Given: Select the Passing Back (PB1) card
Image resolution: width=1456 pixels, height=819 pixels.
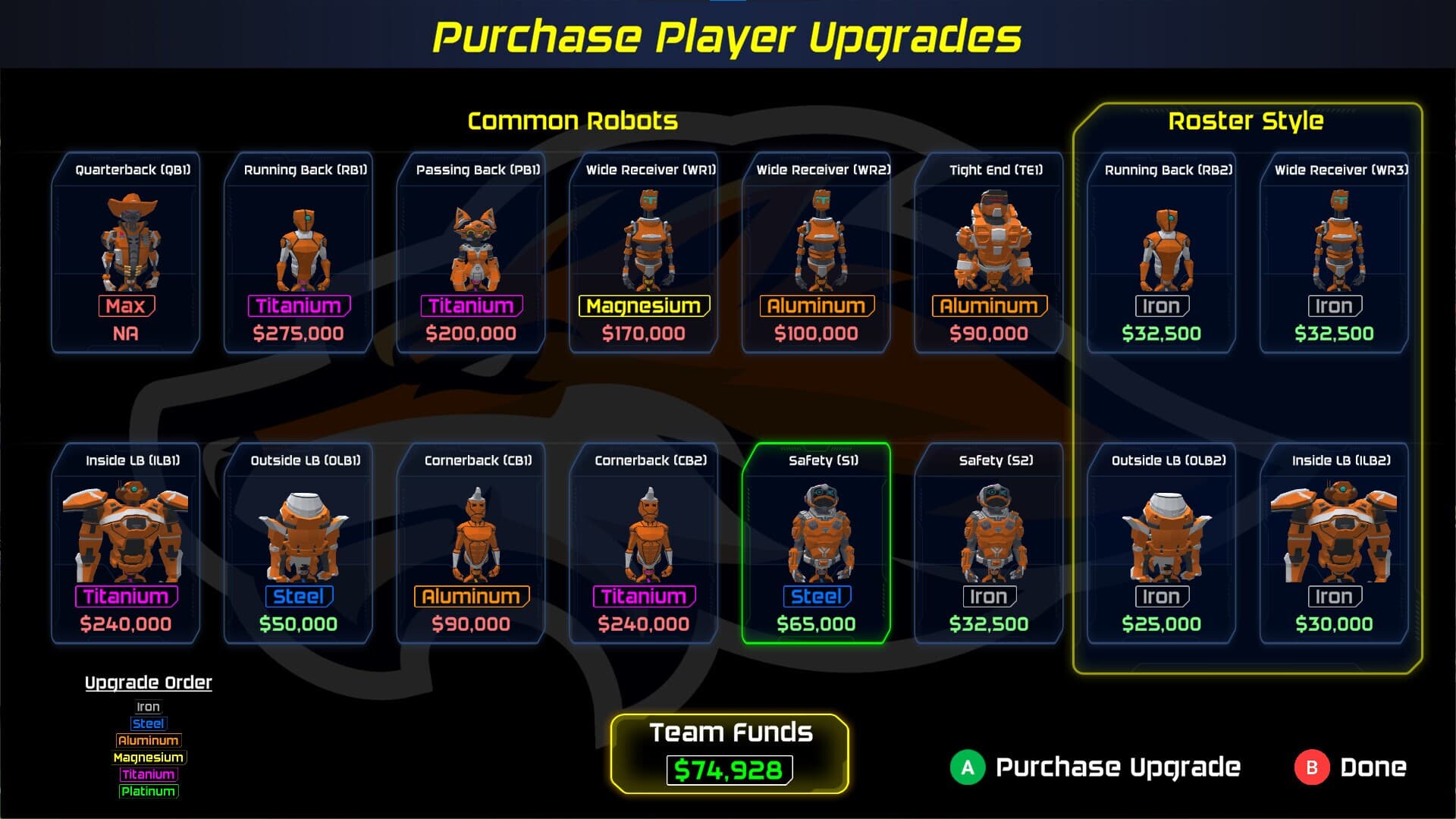Looking at the screenshot, I should point(471,253).
